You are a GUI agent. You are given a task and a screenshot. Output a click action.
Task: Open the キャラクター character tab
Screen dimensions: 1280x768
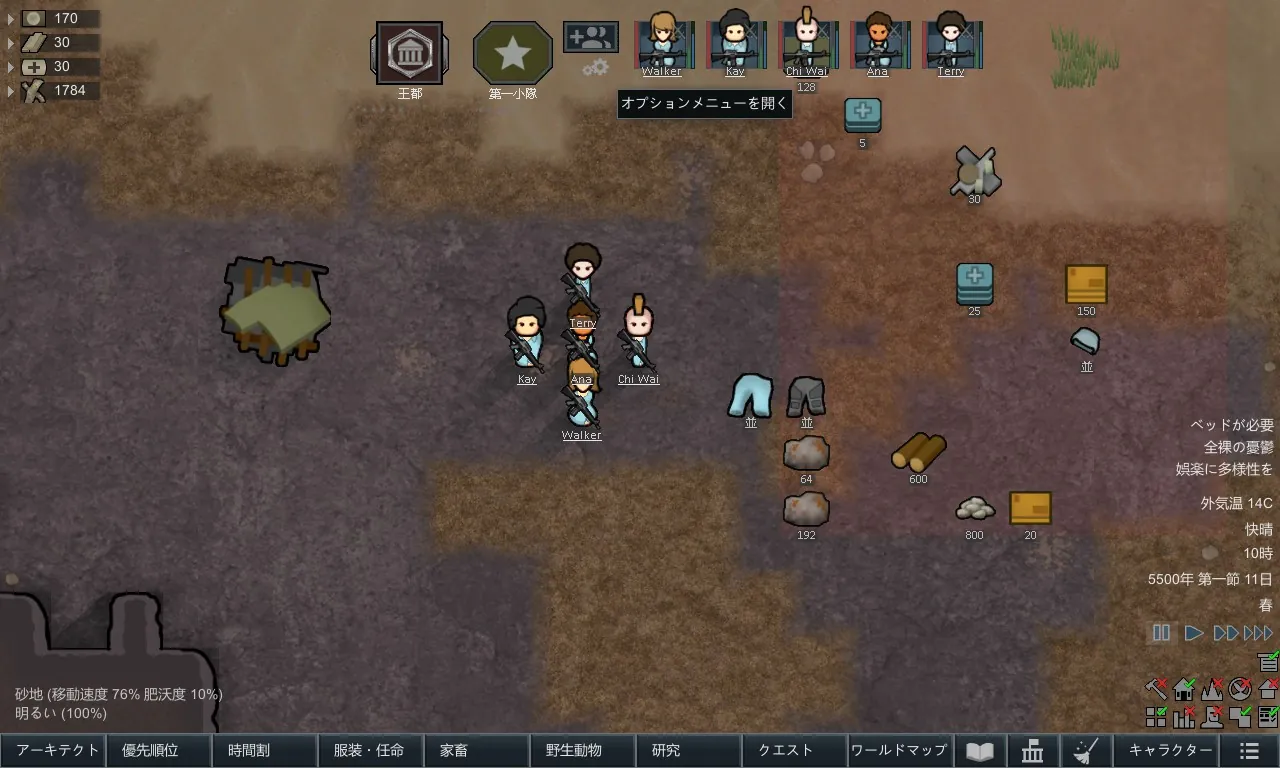[x=1170, y=750]
